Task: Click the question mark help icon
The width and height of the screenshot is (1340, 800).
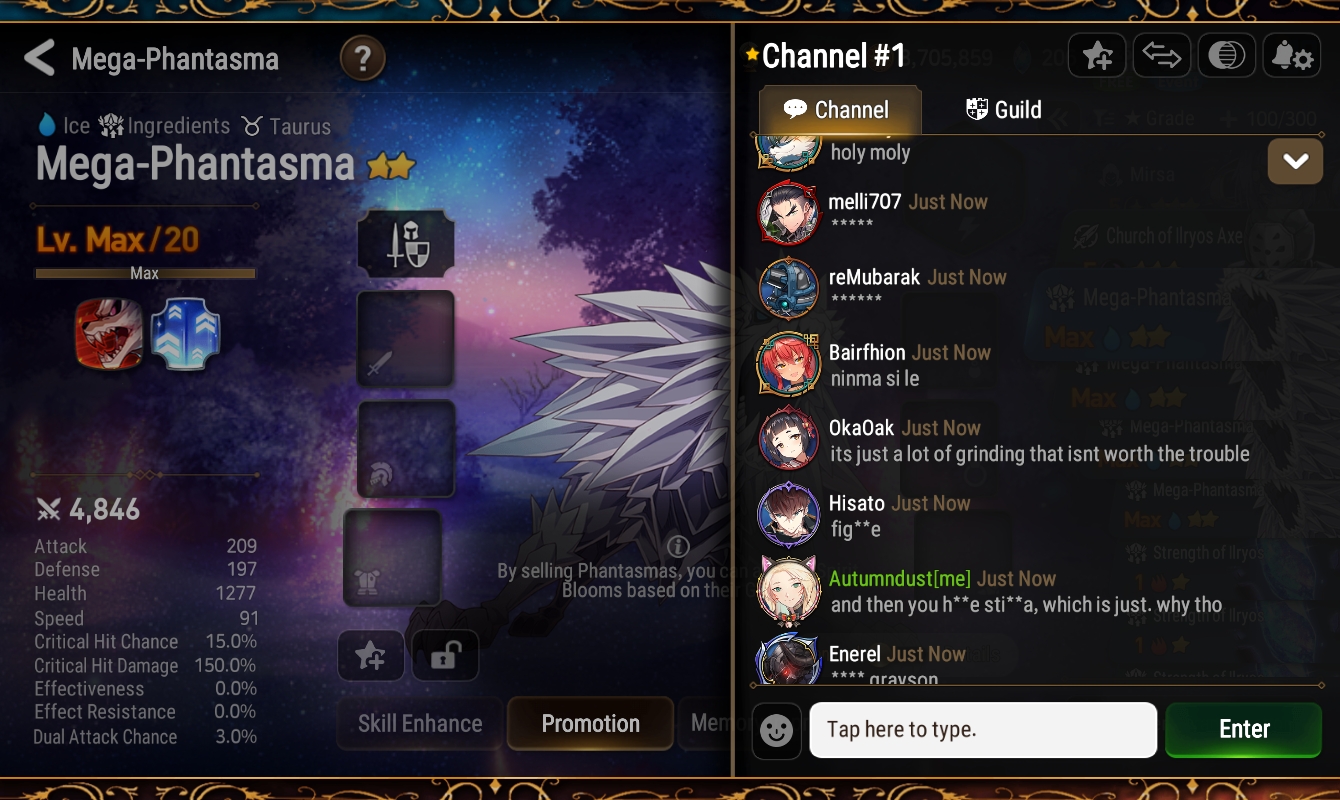Action: coord(362,58)
